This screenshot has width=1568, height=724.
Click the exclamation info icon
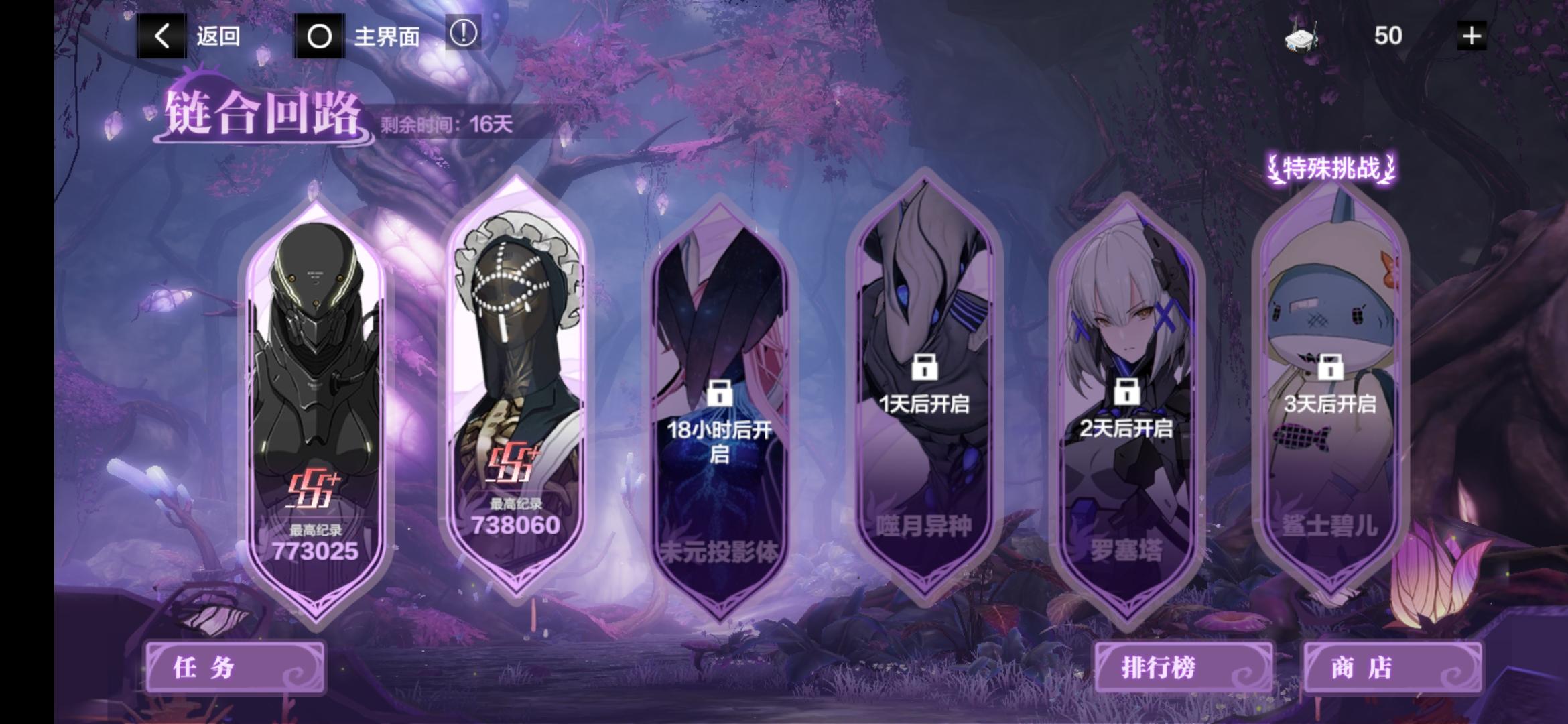[x=464, y=35]
